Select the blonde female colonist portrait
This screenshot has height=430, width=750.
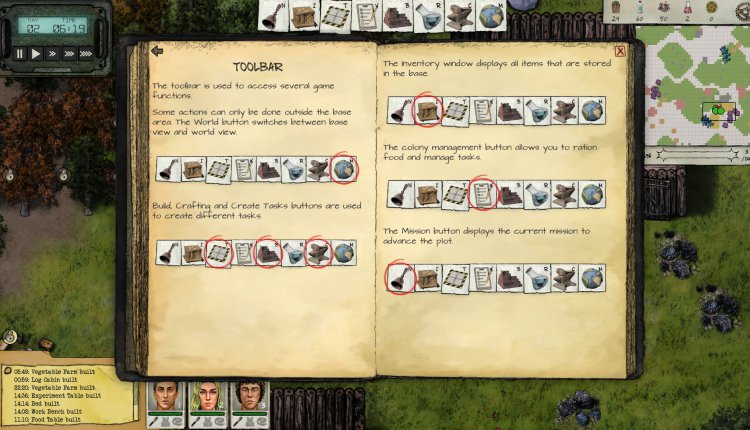[204, 398]
